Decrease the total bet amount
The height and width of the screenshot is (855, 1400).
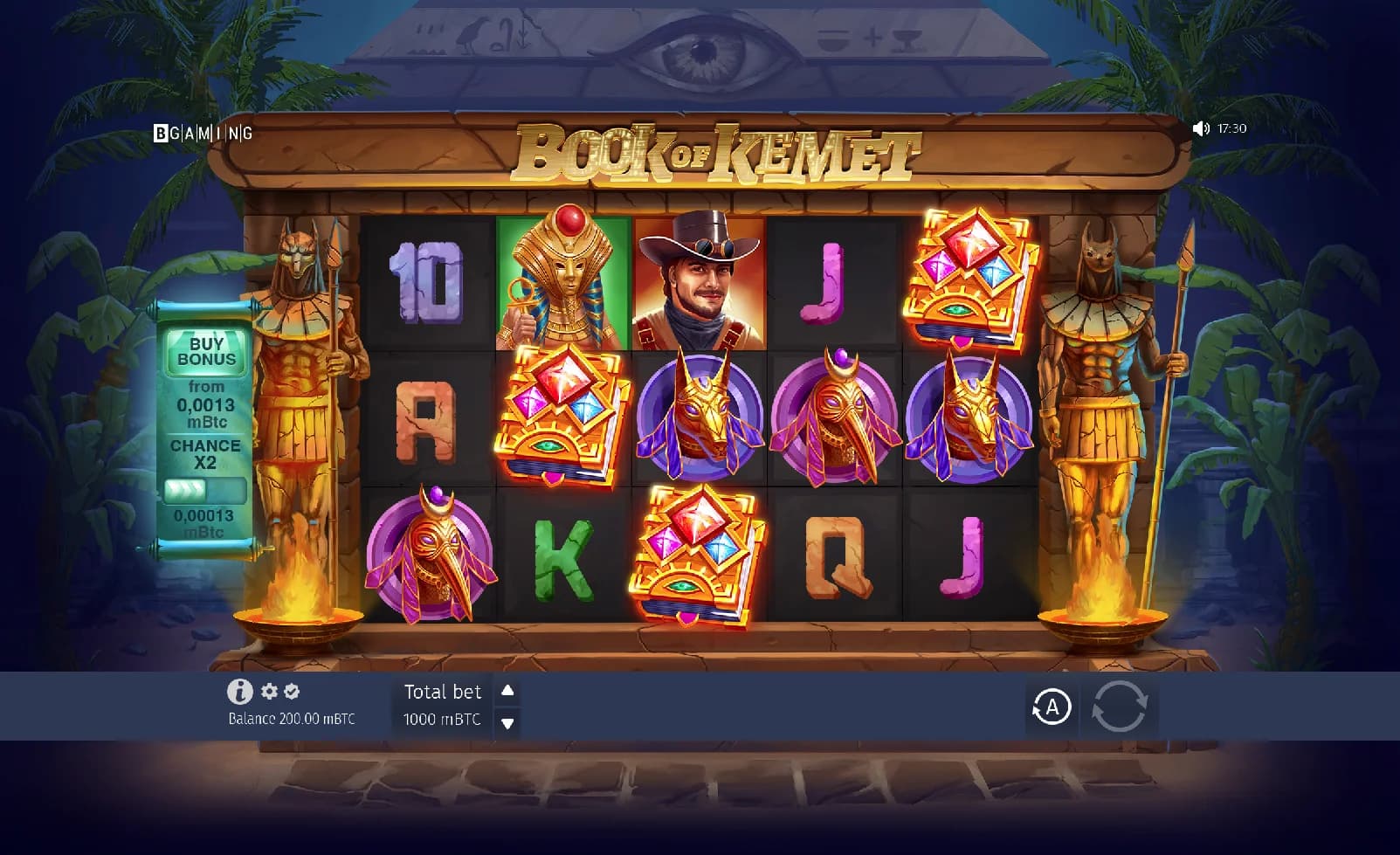[x=507, y=722]
